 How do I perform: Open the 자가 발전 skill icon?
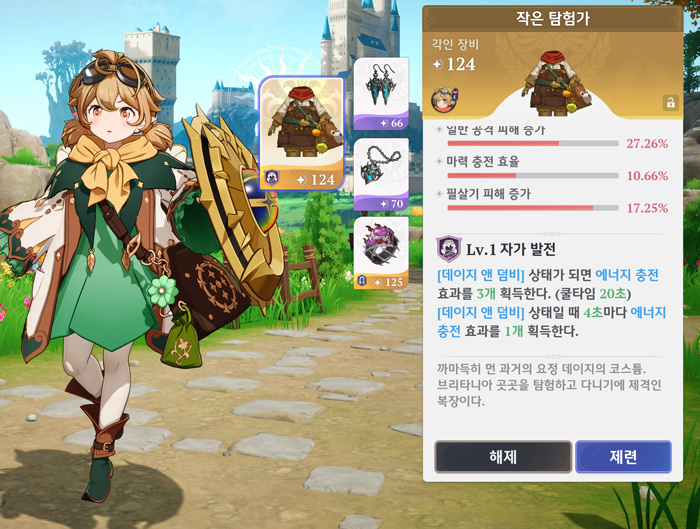(x=449, y=248)
